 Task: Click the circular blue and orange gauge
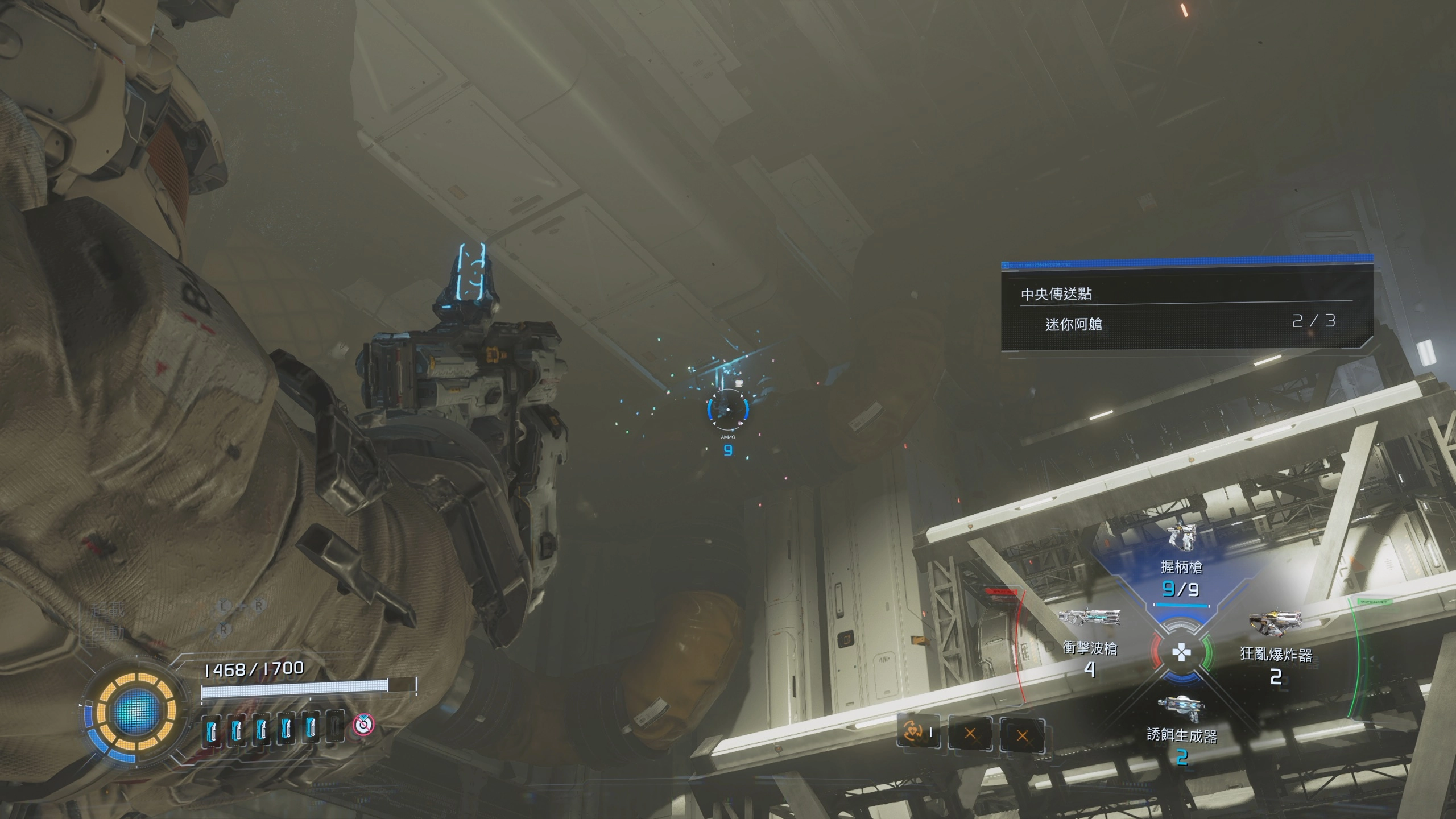click(x=135, y=711)
